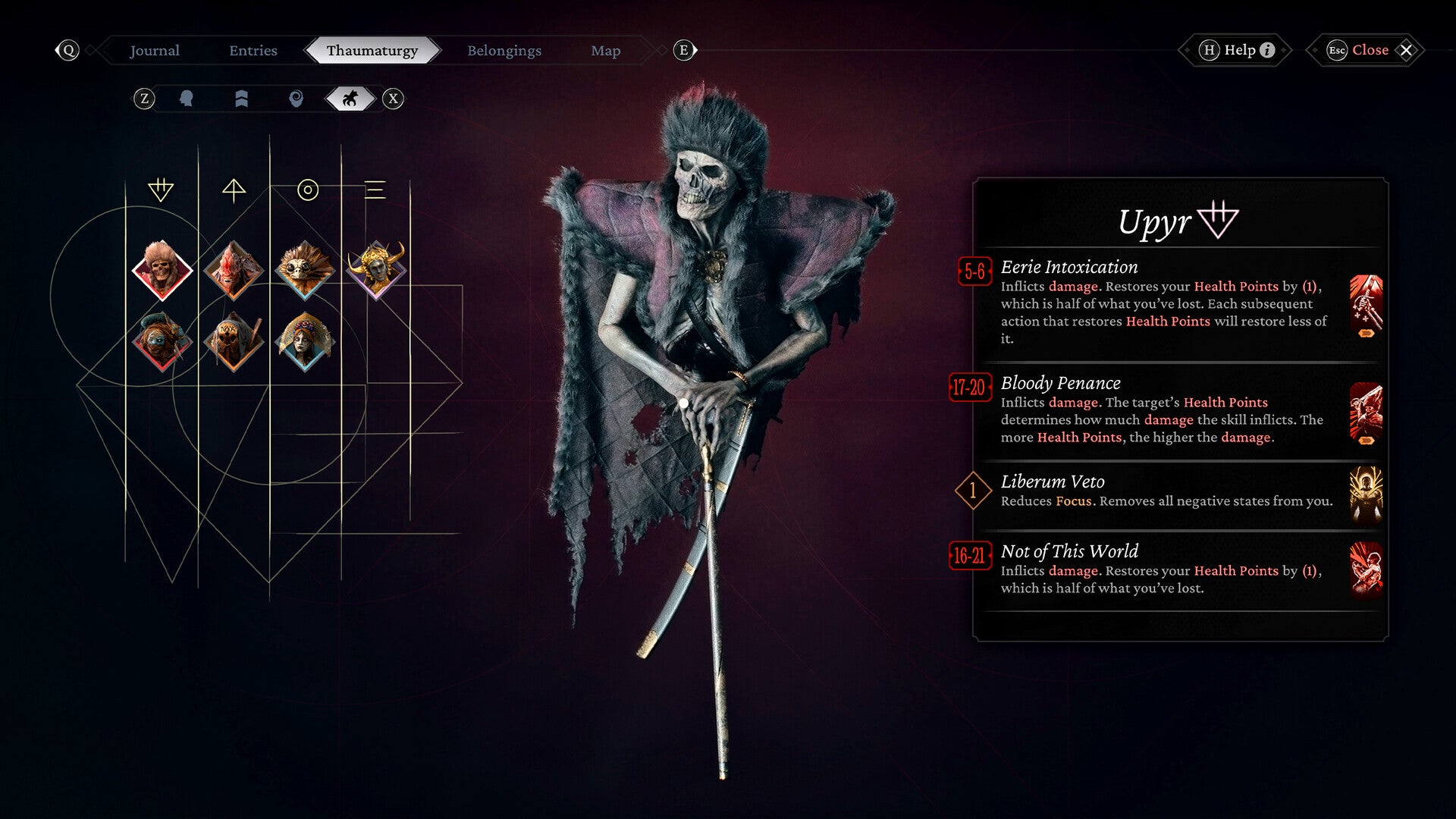Screen dimensions: 1456x819
Task: Choose the blue-faced wrapped salutor portrait
Action: 162,342
